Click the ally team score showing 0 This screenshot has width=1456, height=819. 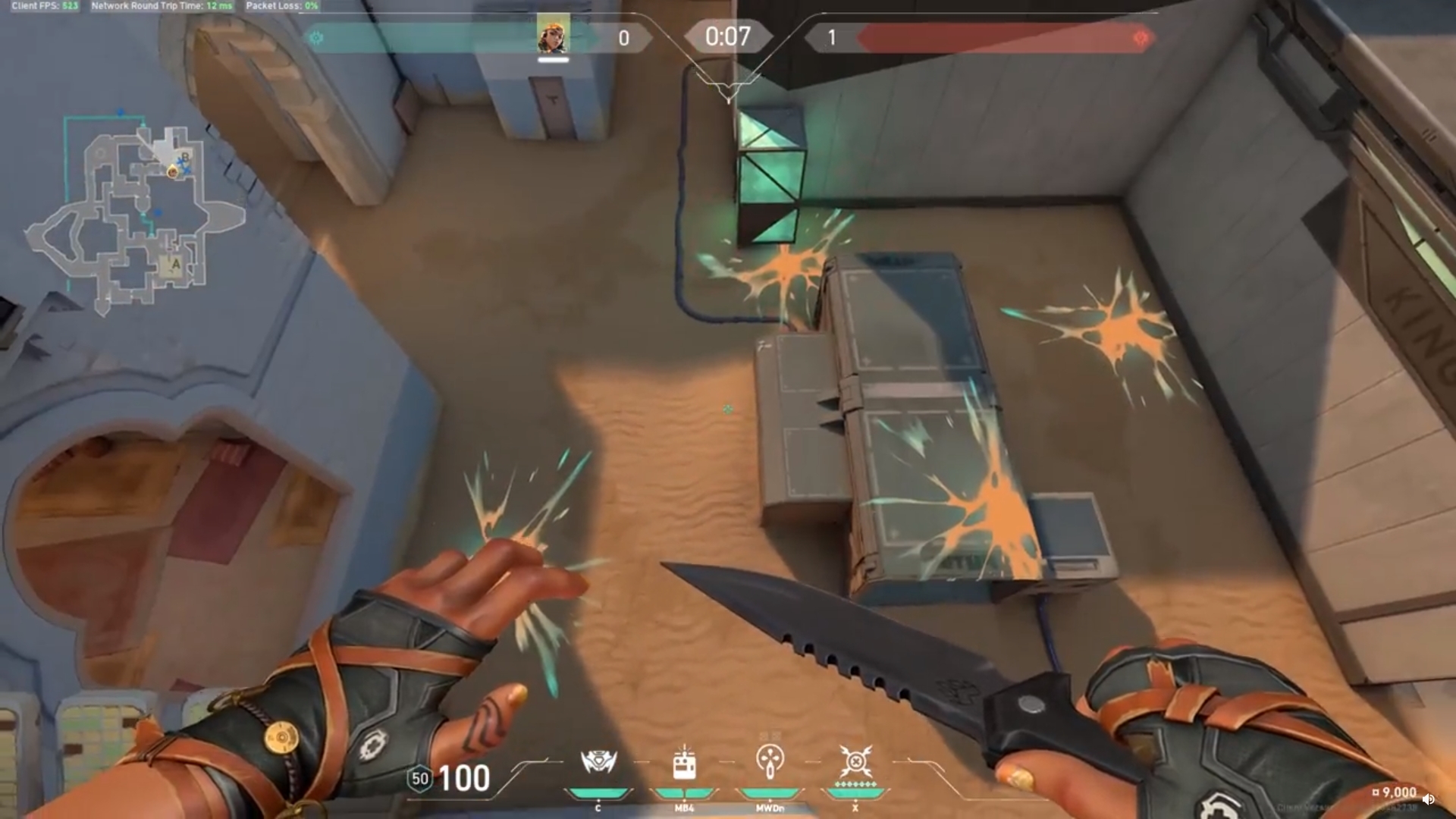pos(623,38)
